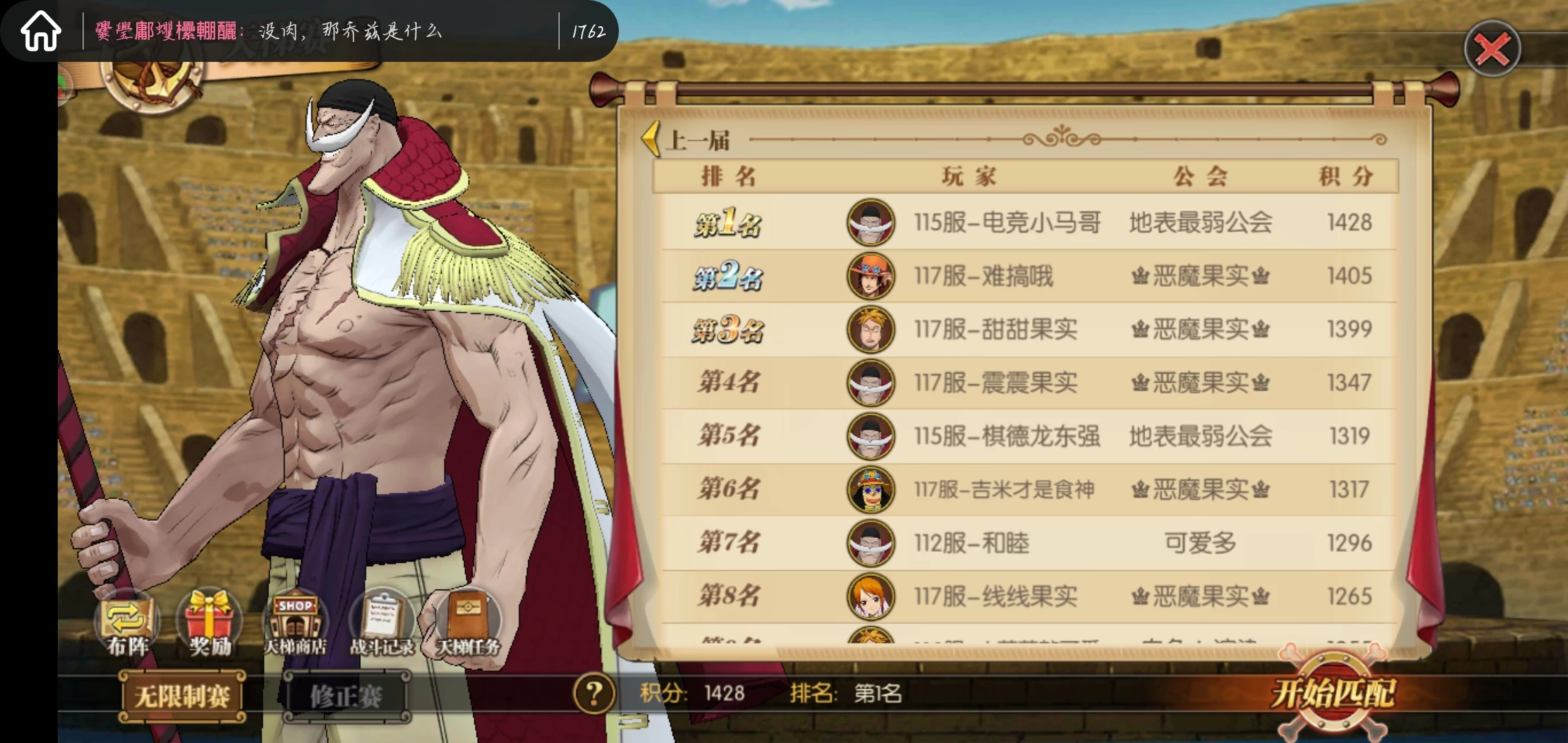Screen dimensions: 1568x743
Task: Select fourth place row 117服-震震果实
Action: (x=1028, y=383)
